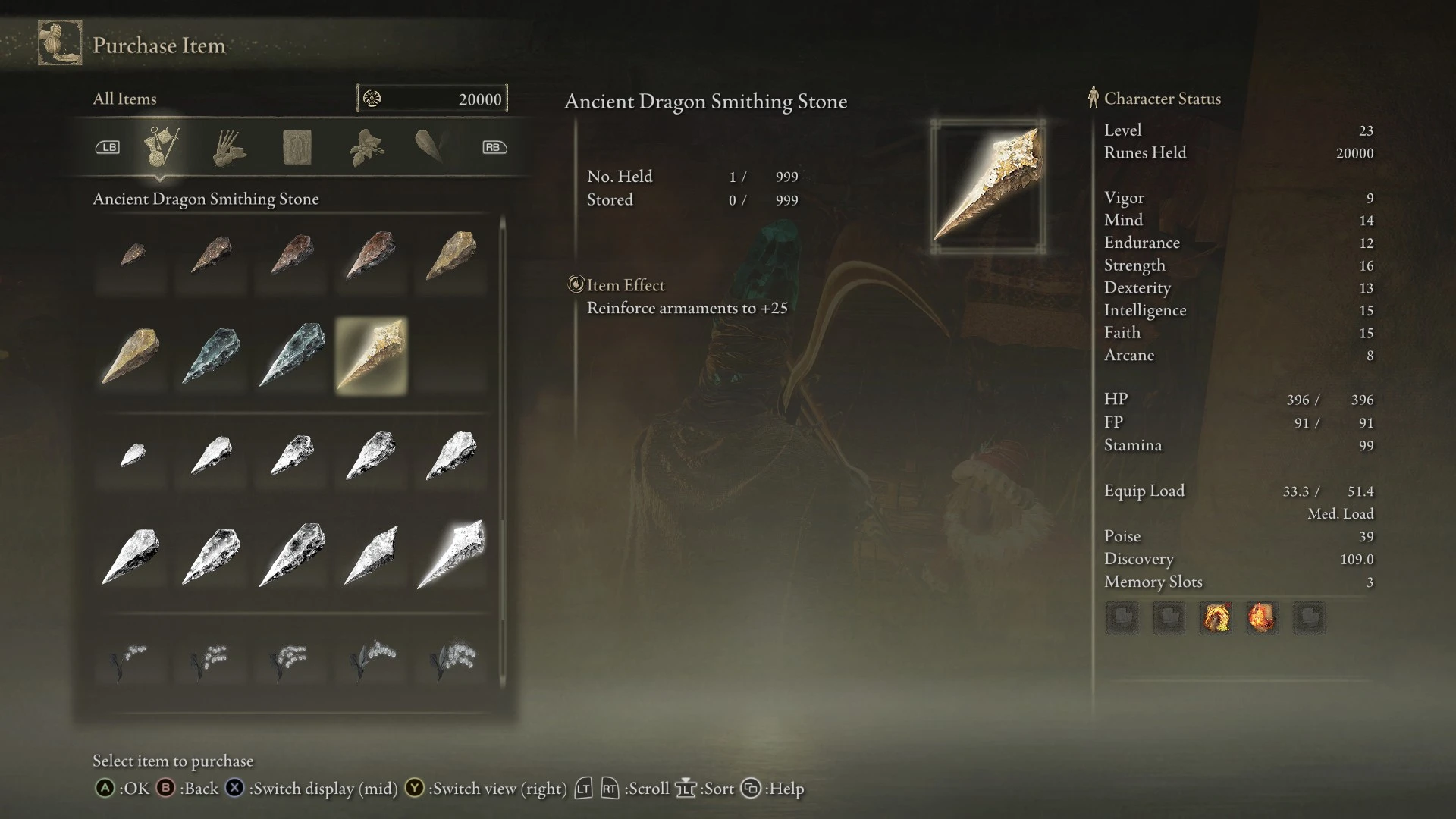The height and width of the screenshot is (819, 1456).
Task: Open the skeletal hand tools category tab
Action: [x=228, y=147]
